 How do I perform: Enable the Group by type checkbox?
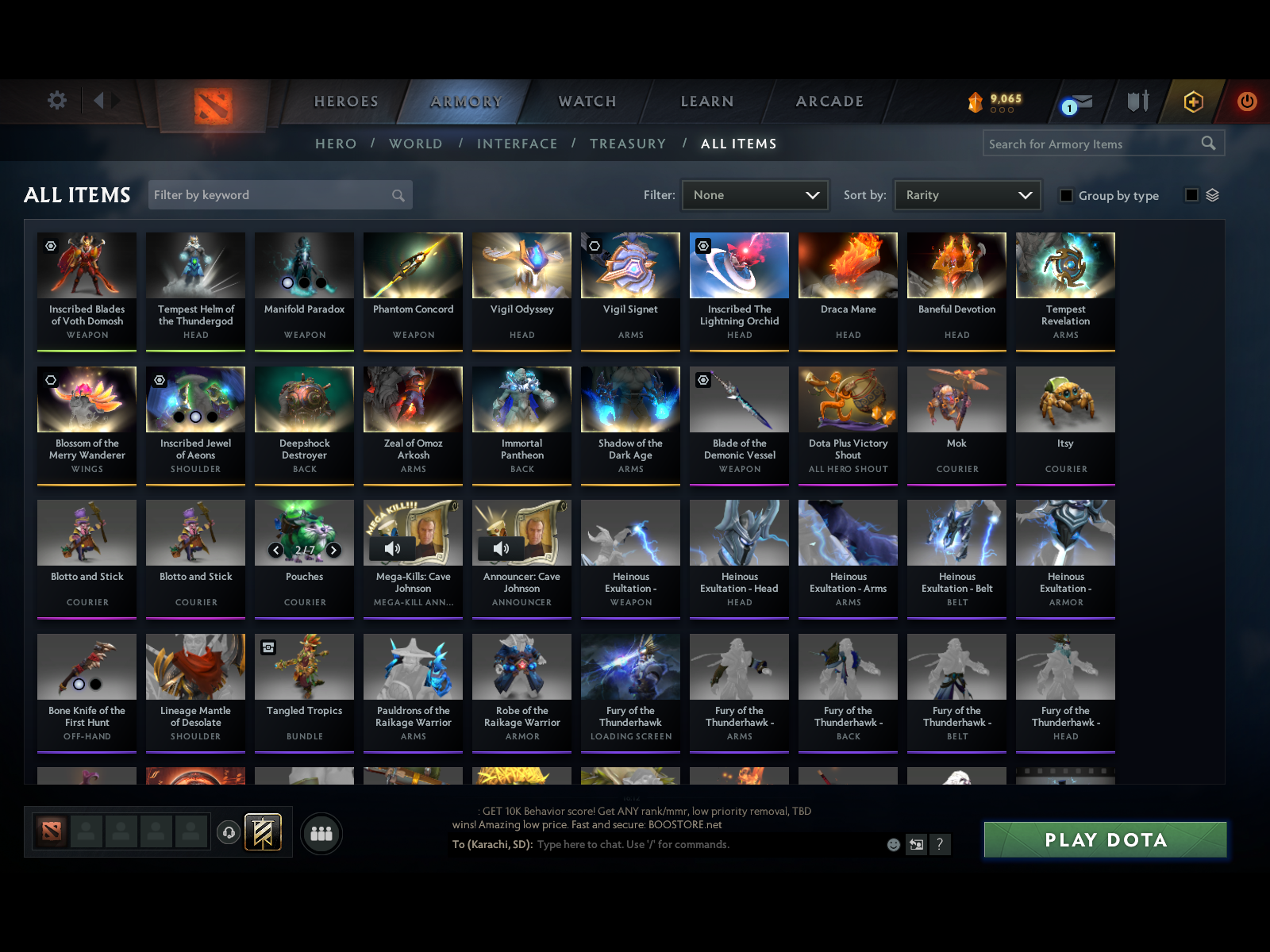pos(1066,195)
